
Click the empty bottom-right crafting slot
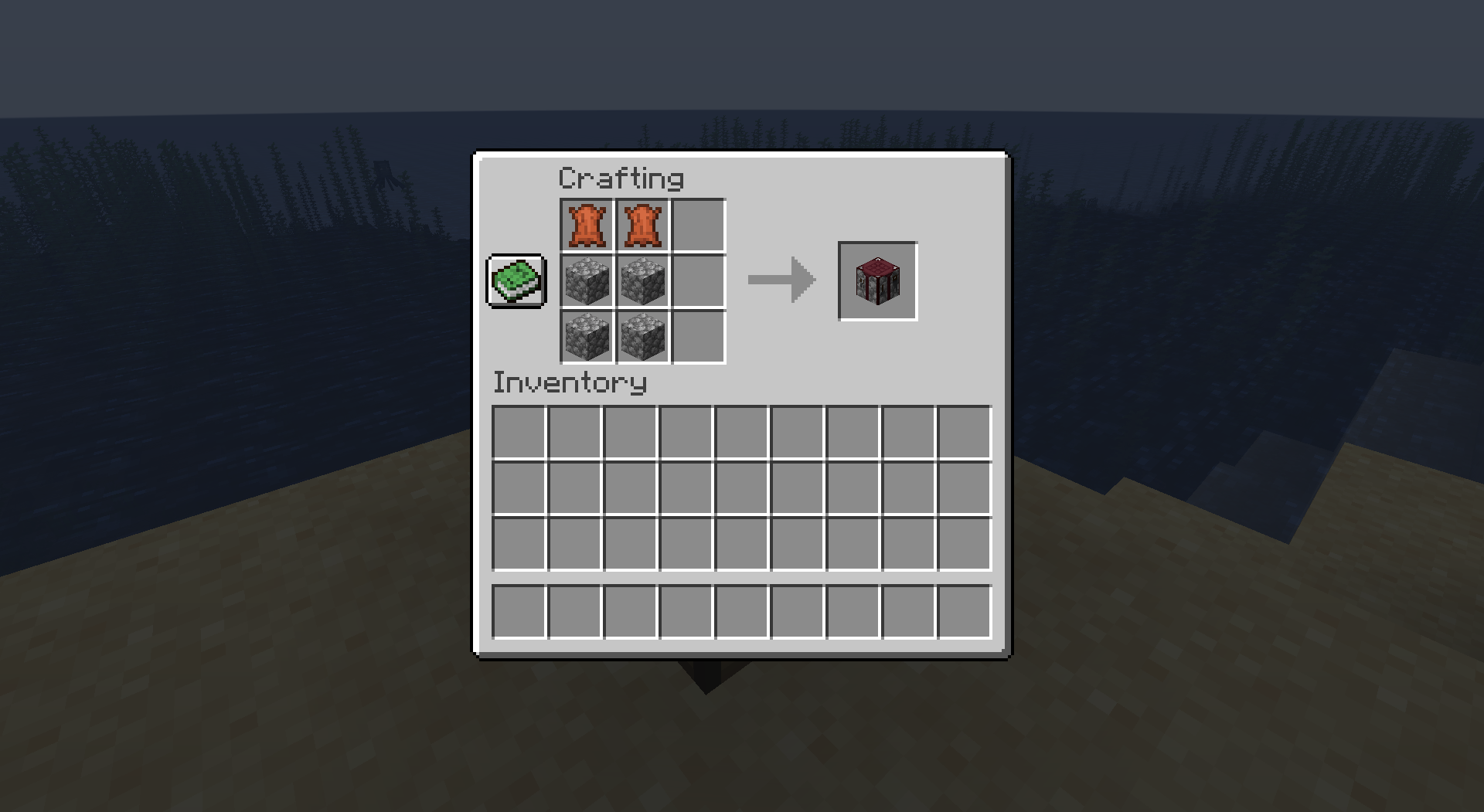[x=698, y=336]
